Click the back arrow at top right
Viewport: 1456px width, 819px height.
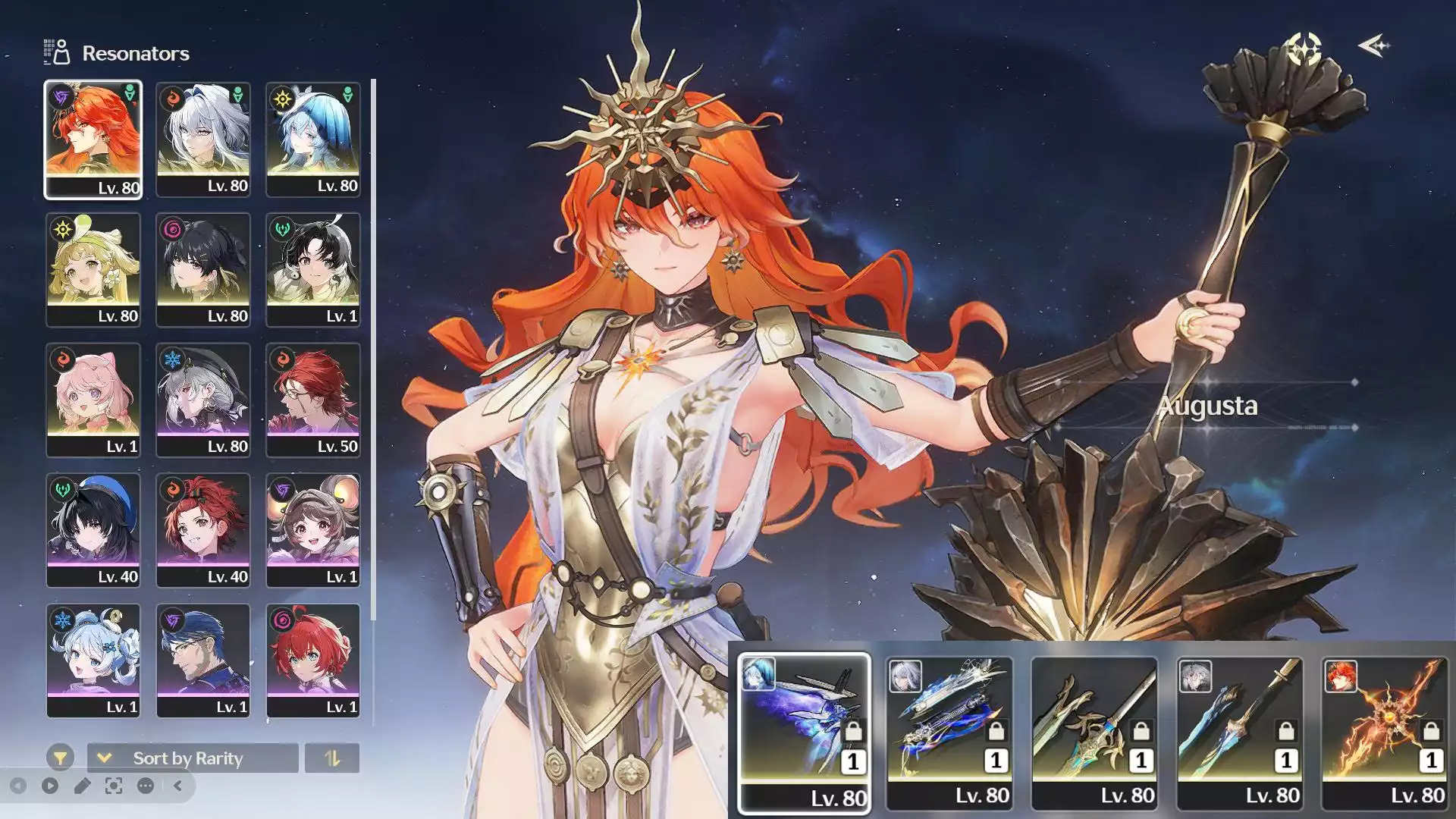coord(1373,46)
